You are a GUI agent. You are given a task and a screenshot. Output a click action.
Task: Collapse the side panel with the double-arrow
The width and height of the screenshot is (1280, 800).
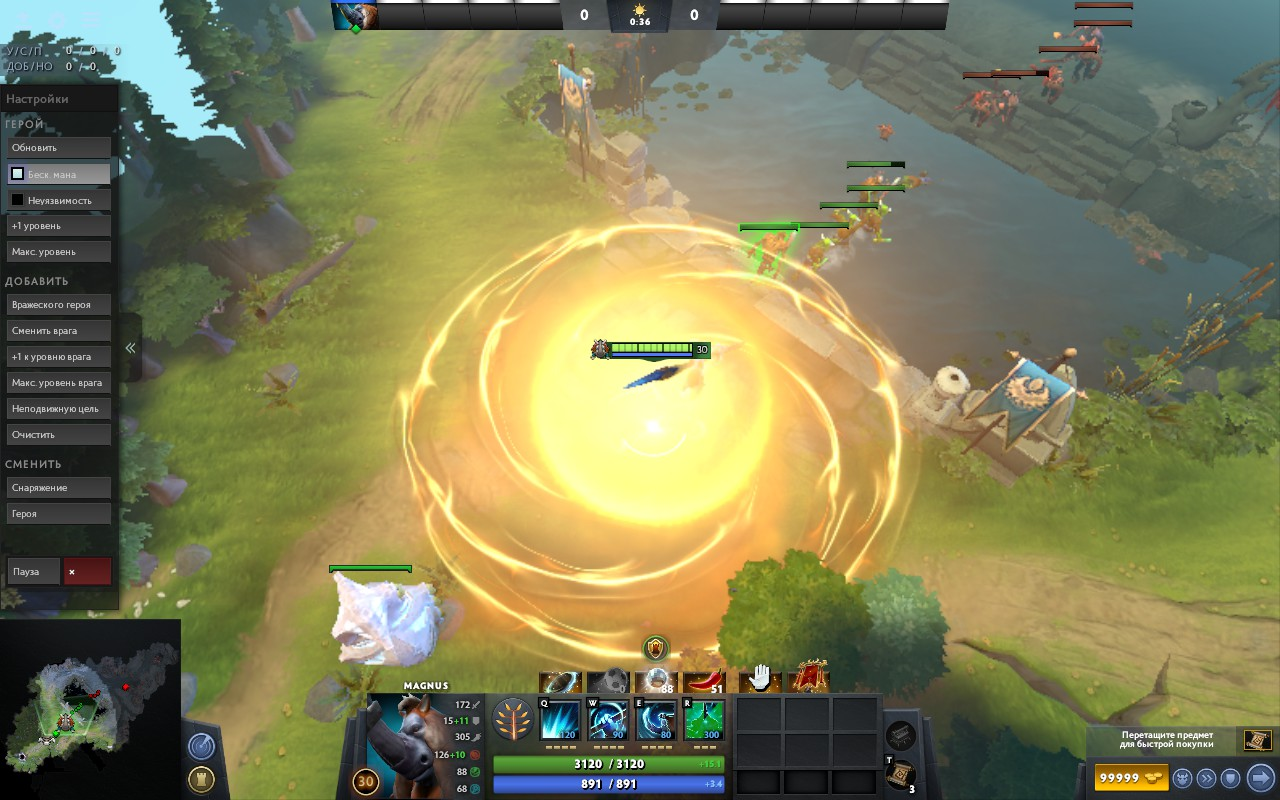[x=130, y=348]
